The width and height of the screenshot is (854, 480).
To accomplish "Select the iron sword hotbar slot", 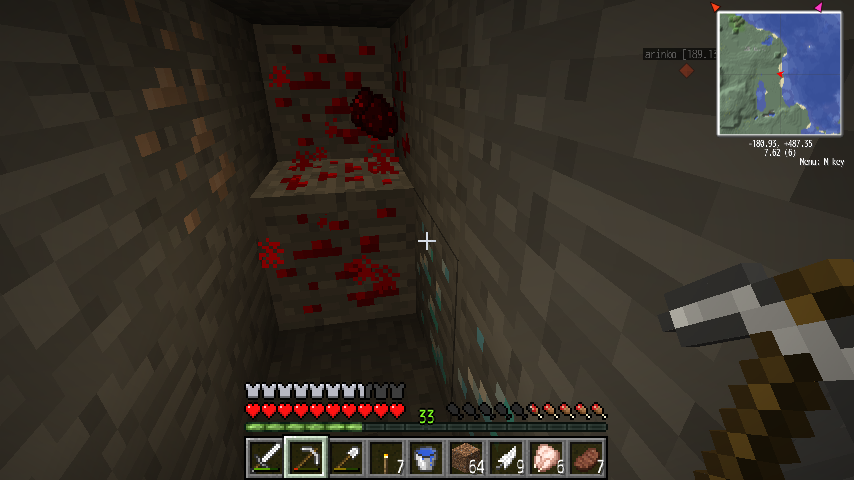I will tap(265, 459).
